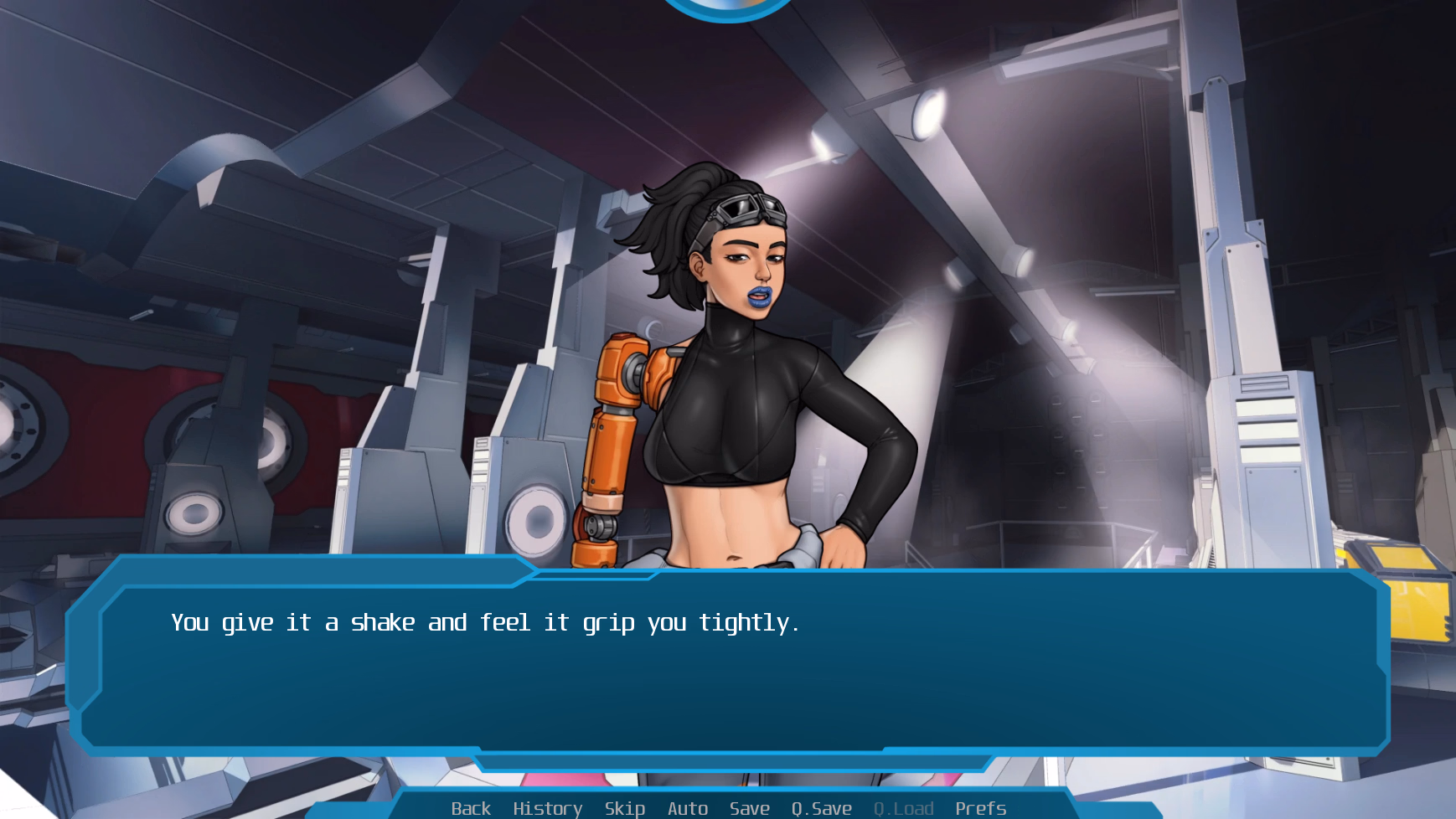
Task: Open the dialogue History log
Action: 547,808
